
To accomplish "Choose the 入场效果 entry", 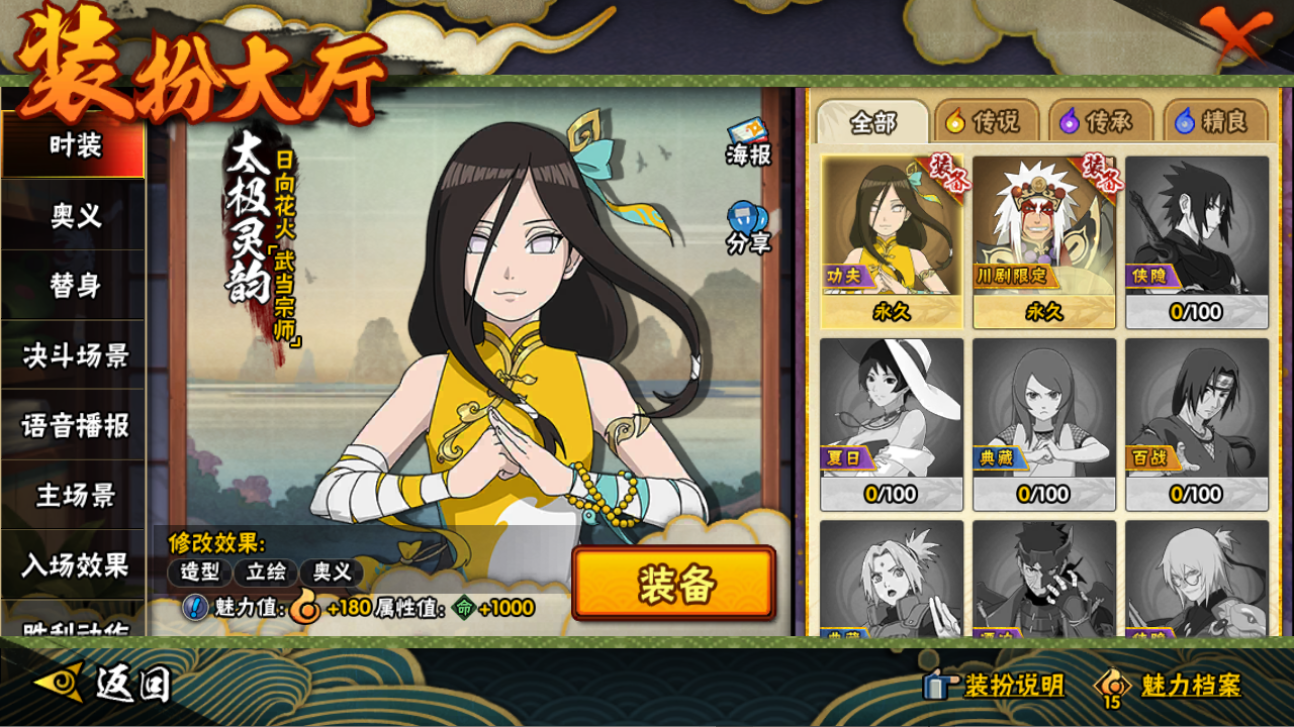I will (74, 566).
